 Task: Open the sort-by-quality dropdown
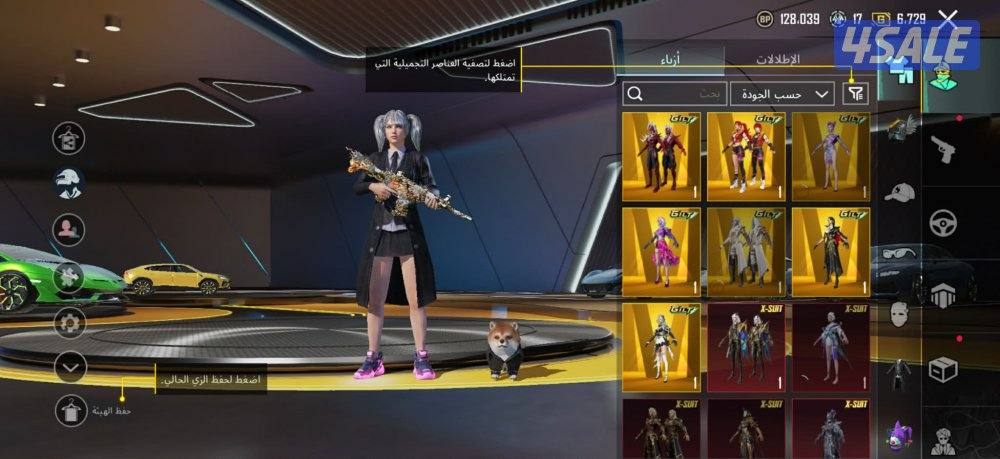coord(782,94)
